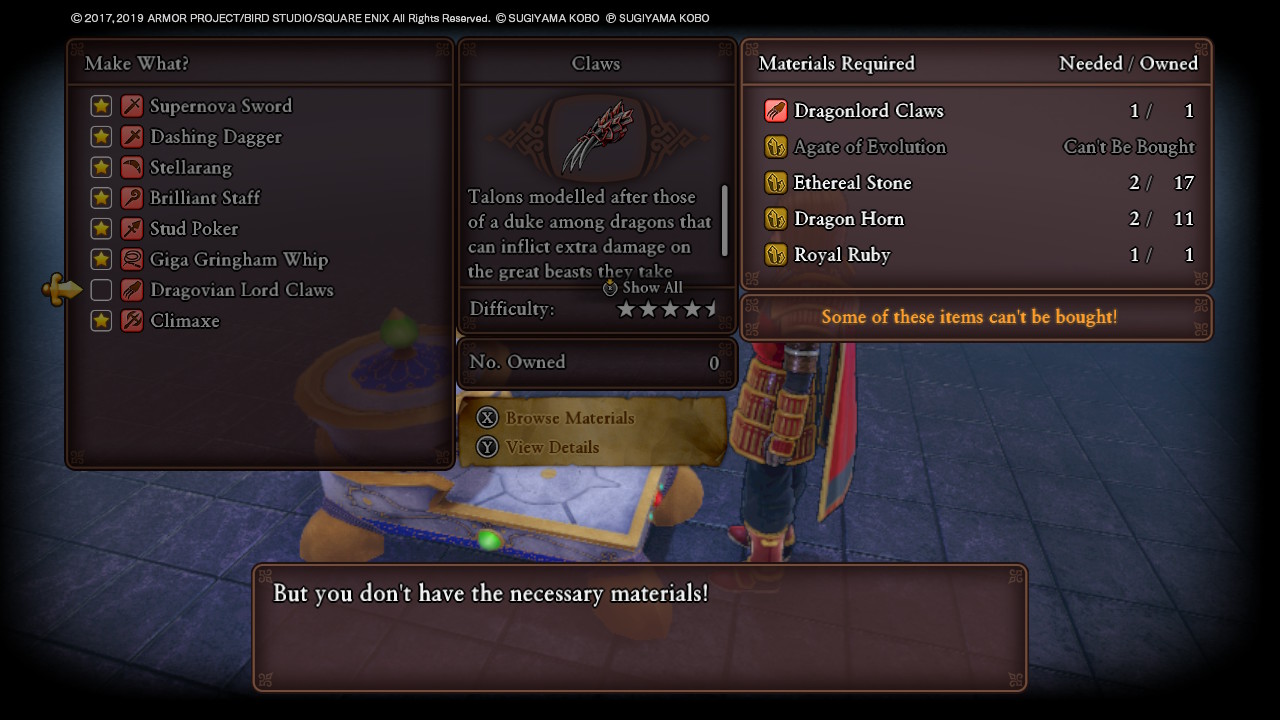The height and width of the screenshot is (720, 1280).
Task: Pick Stellarang from the recipe list
Action: pos(190,167)
